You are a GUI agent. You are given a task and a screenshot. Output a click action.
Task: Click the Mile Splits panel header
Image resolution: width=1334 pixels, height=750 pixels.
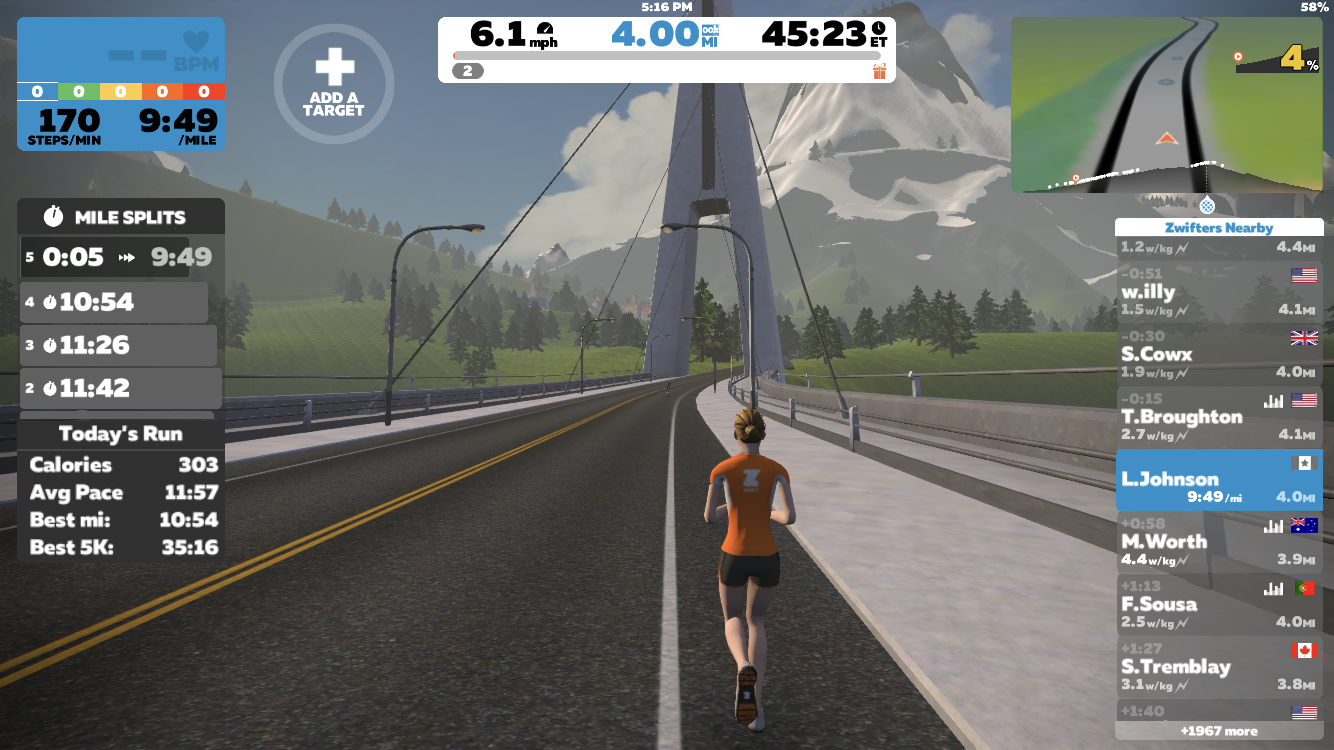tap(120, 217)
